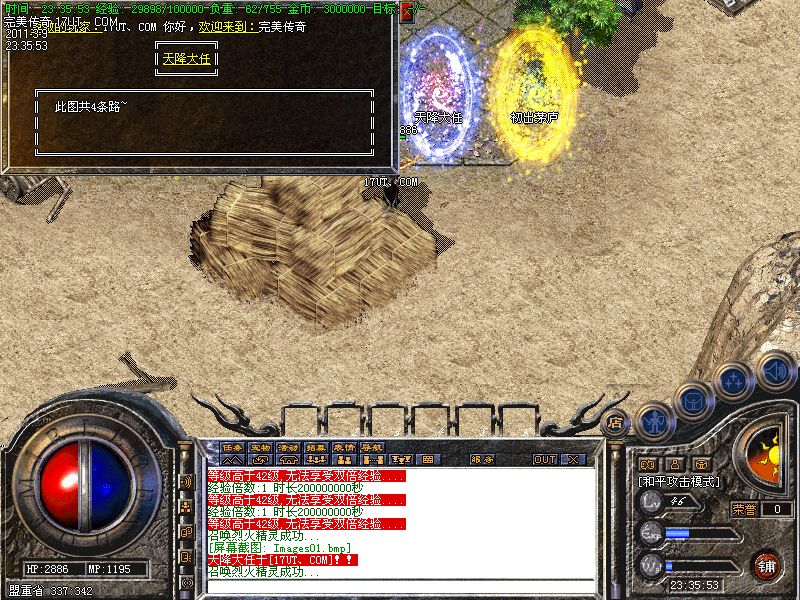Open the 任务 quest tab
The image size is (800, 600).
click(x=232, y=446)
